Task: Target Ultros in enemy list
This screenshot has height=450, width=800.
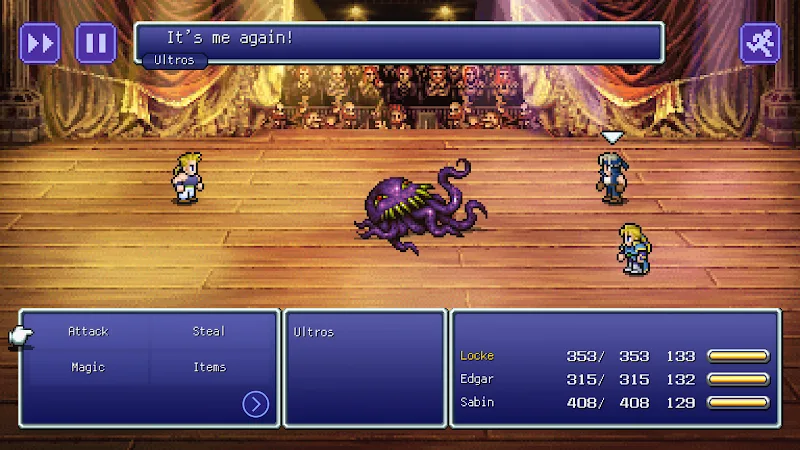Action: (314, 332)
